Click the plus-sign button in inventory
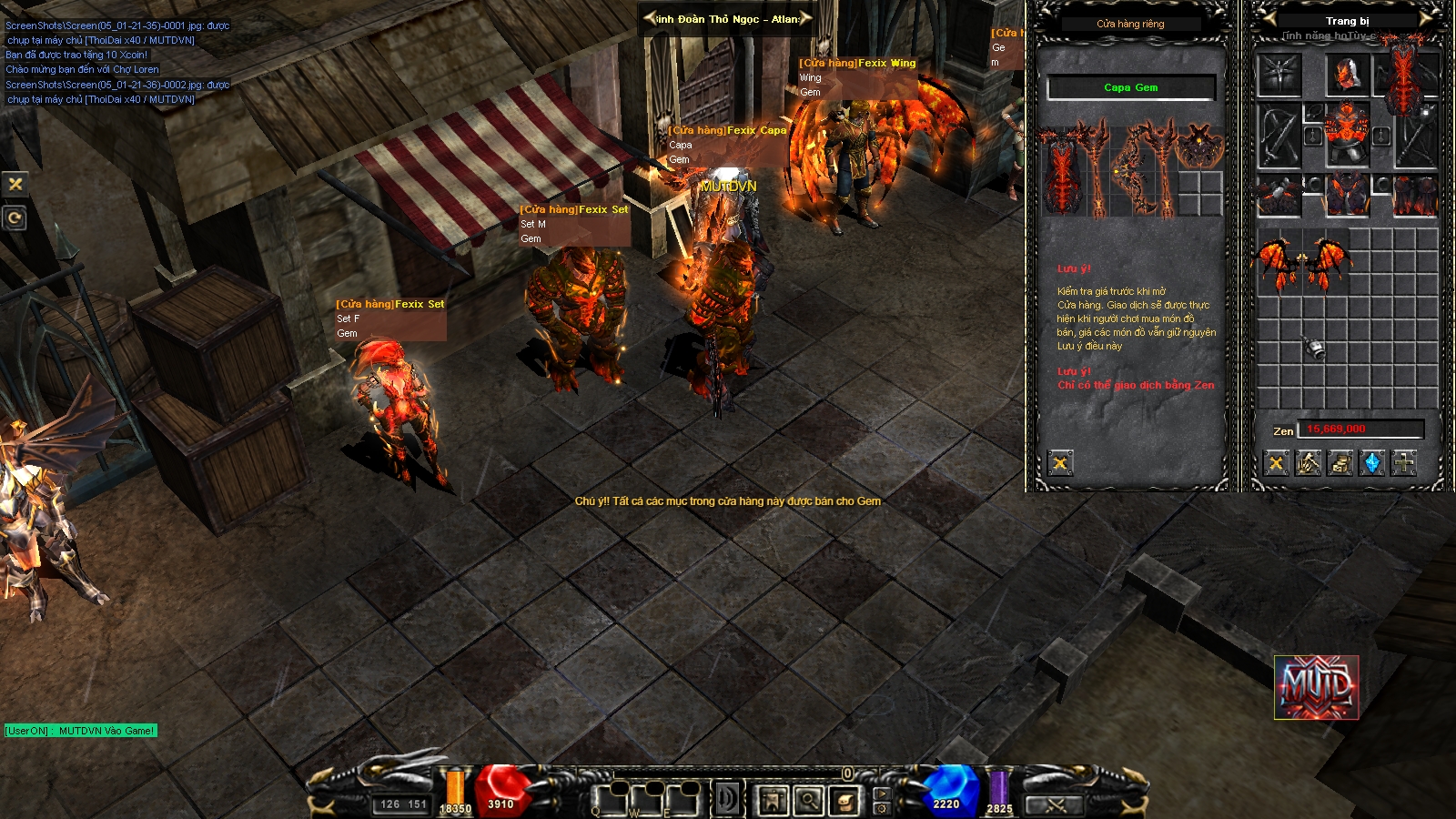 pos(1404,464)
